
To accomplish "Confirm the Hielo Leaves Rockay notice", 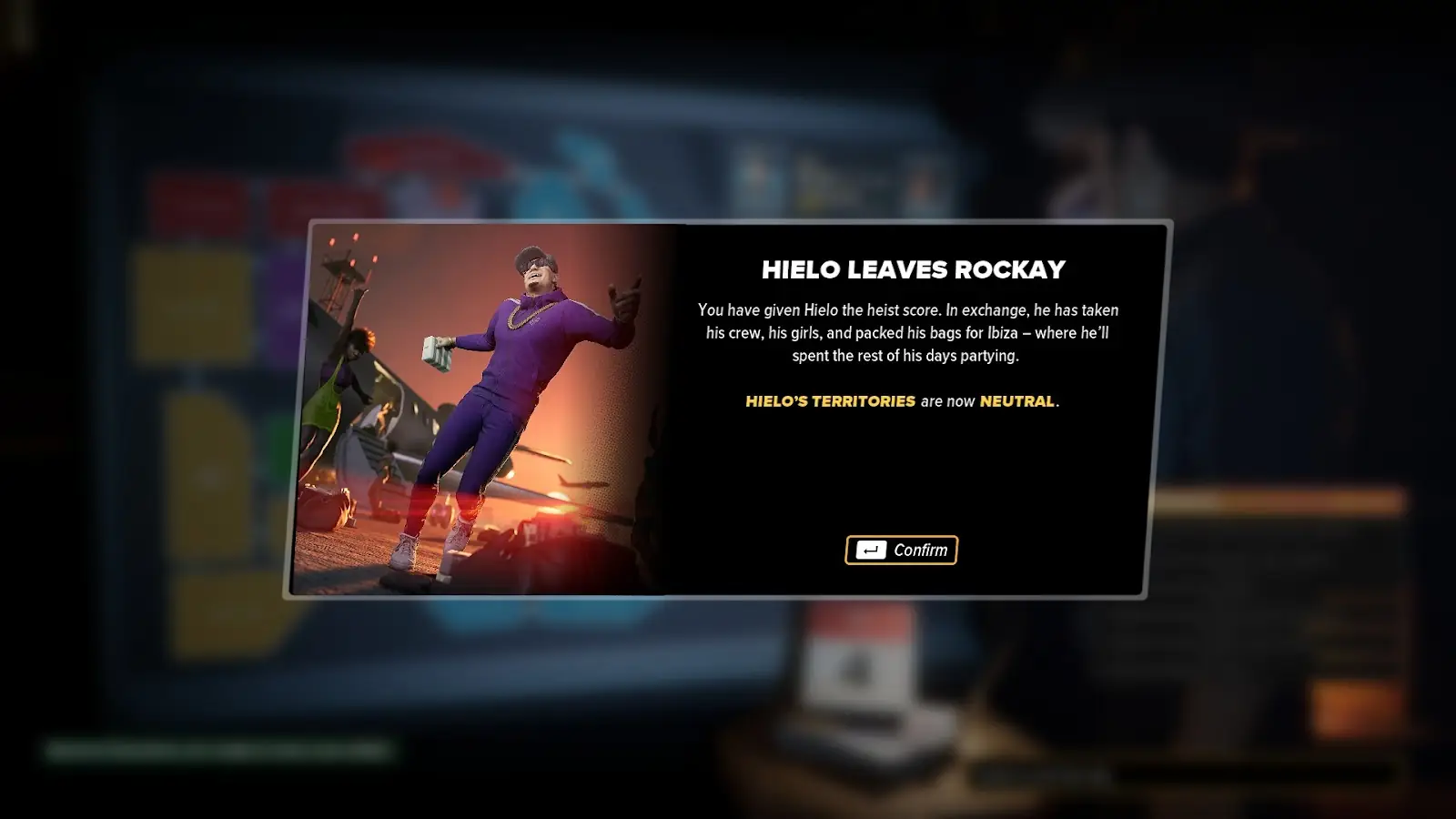I will click(901, 550).
